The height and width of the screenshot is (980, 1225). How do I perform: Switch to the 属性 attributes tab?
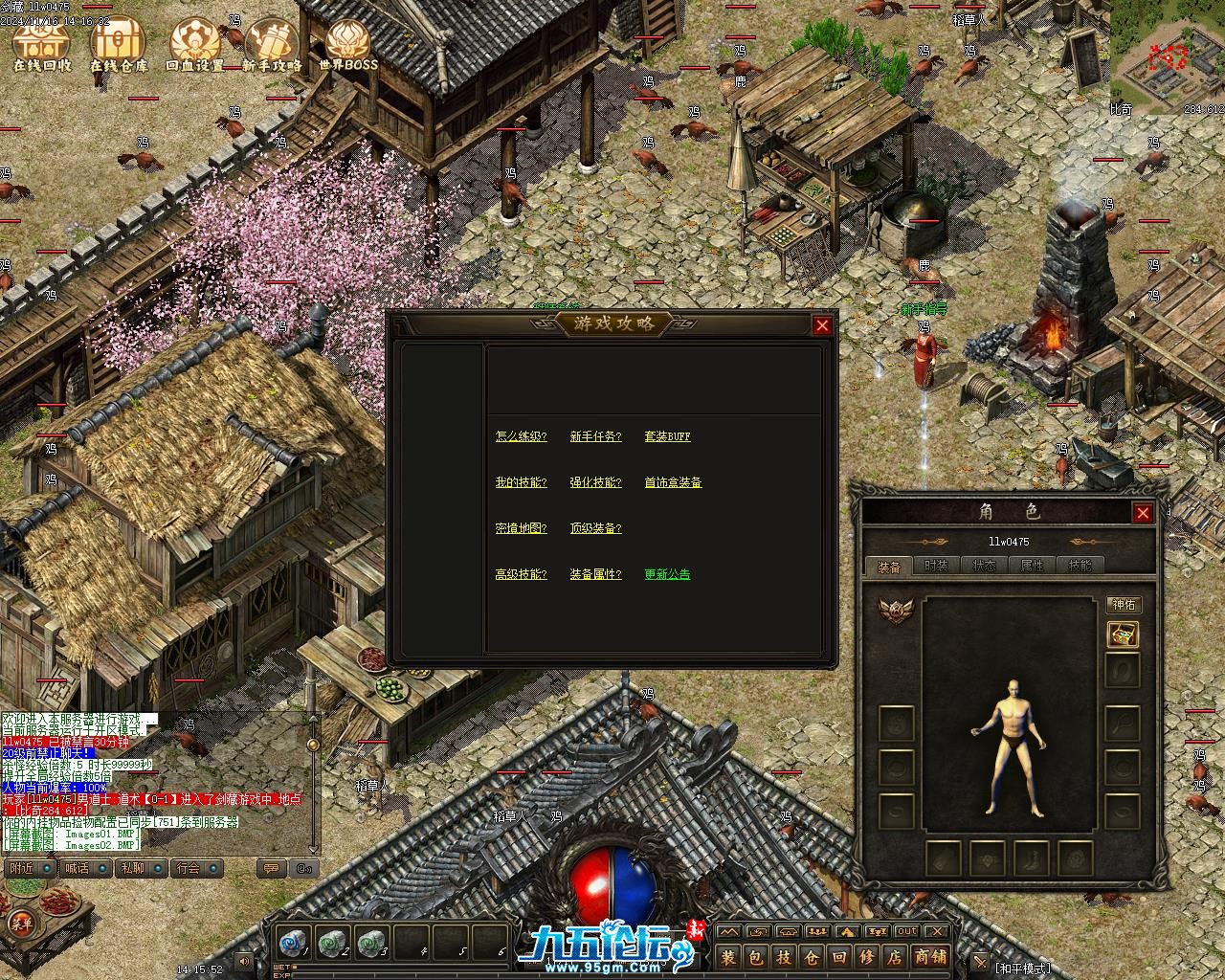[1032, 566]
